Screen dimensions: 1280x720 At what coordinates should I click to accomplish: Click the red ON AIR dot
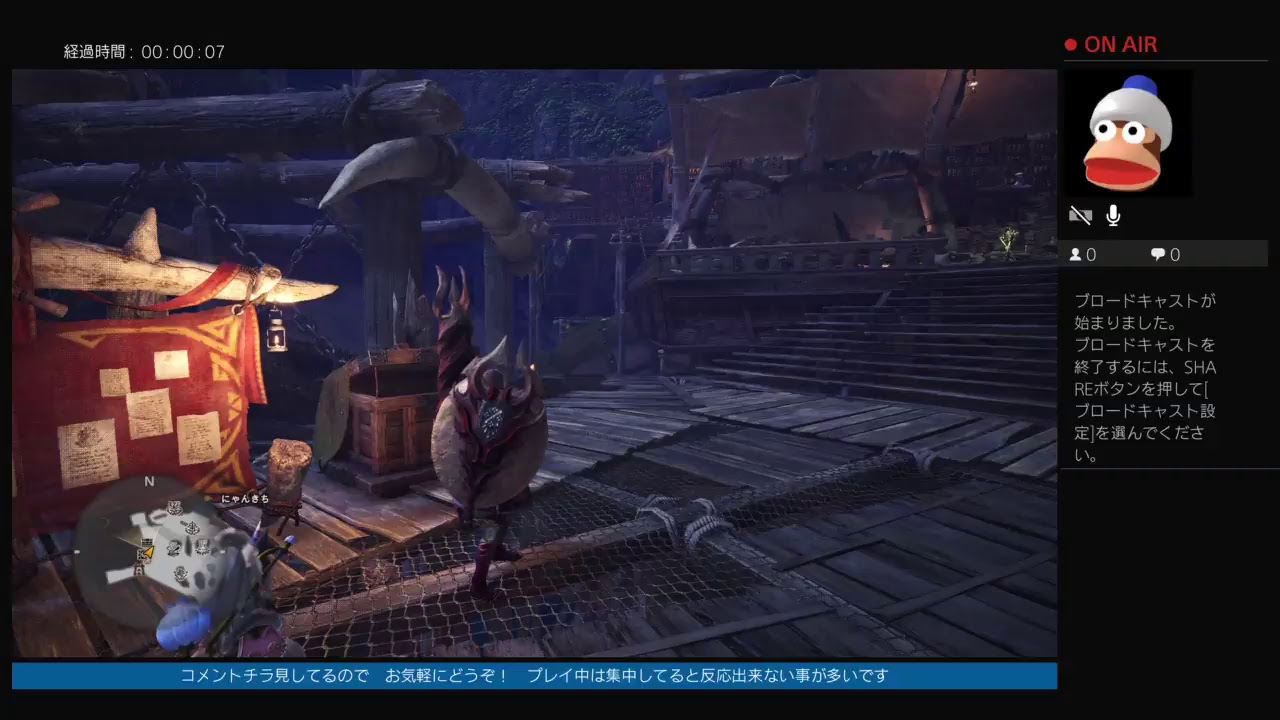(x=1069, y=43)
